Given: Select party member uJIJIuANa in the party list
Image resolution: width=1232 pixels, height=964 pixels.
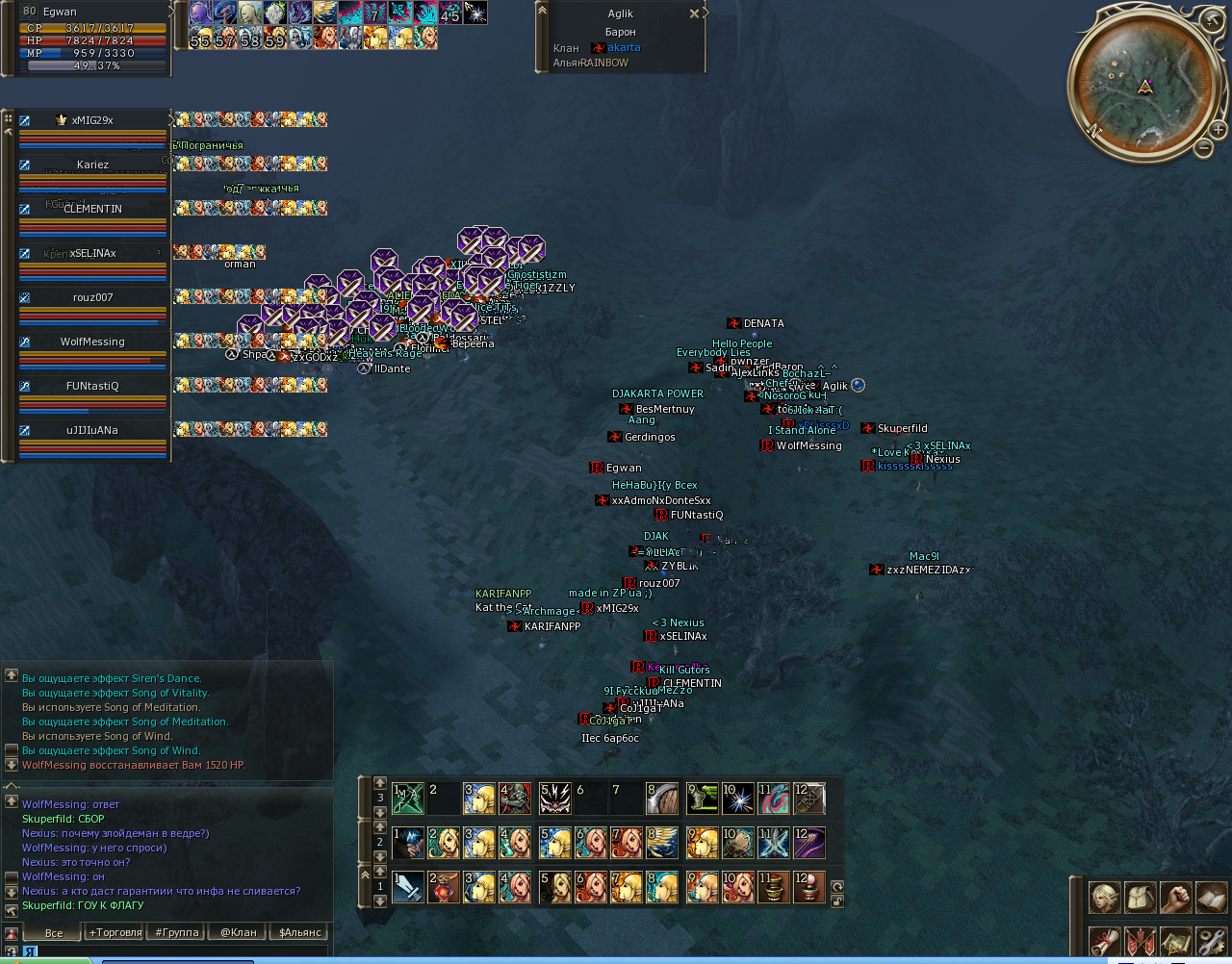Looking at the screenshot, I should 92,431.
